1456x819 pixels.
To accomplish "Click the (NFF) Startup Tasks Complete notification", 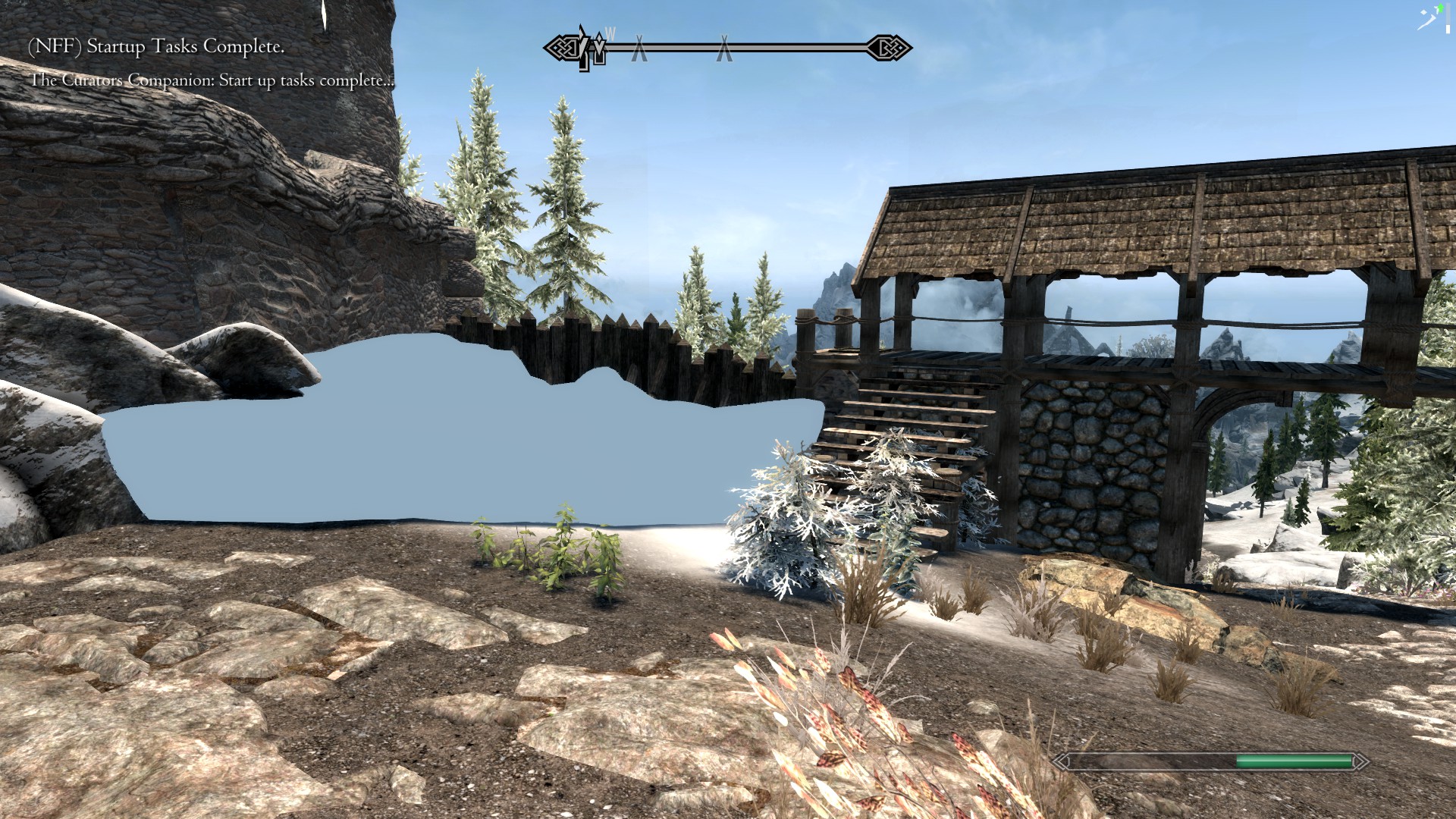I will tap(155, 47).
